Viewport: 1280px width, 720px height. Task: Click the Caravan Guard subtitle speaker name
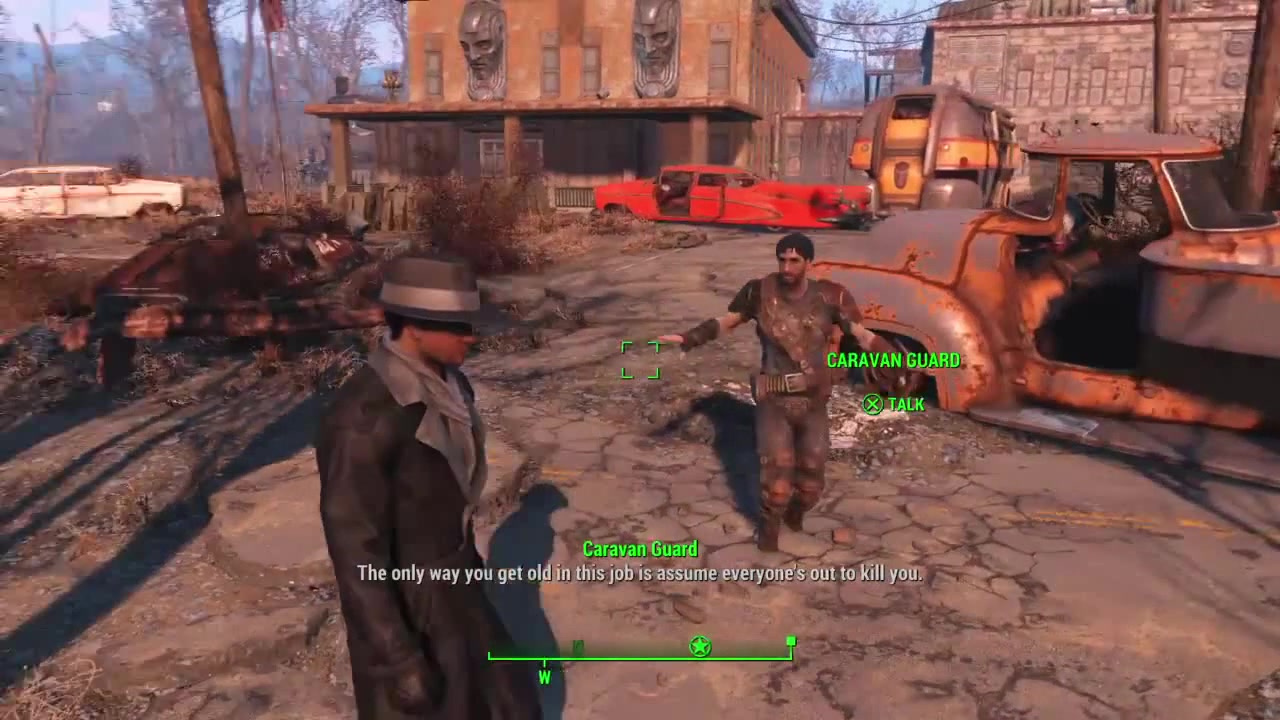coord(640,549)
